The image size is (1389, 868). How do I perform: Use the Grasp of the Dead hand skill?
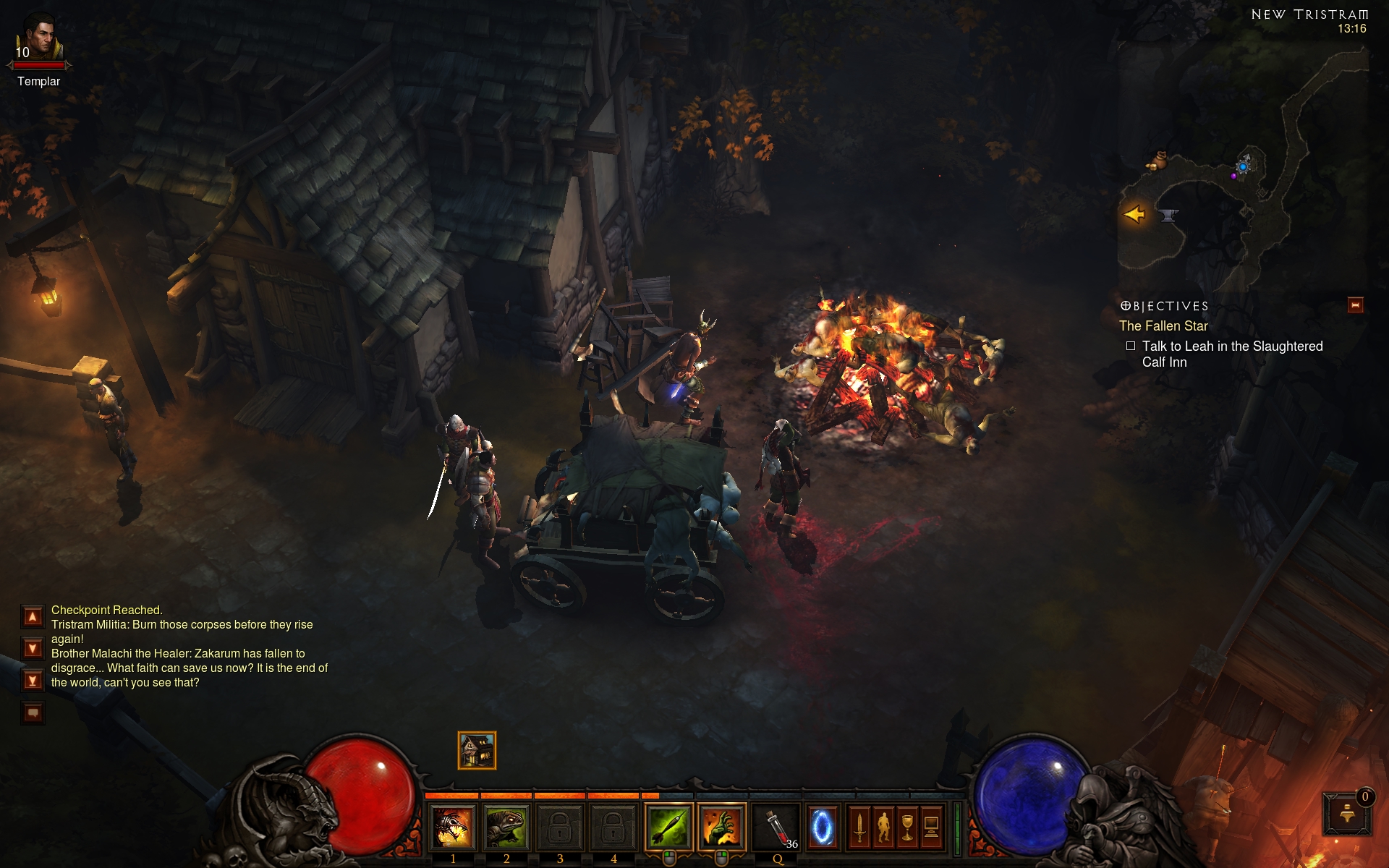pos(721,827)
